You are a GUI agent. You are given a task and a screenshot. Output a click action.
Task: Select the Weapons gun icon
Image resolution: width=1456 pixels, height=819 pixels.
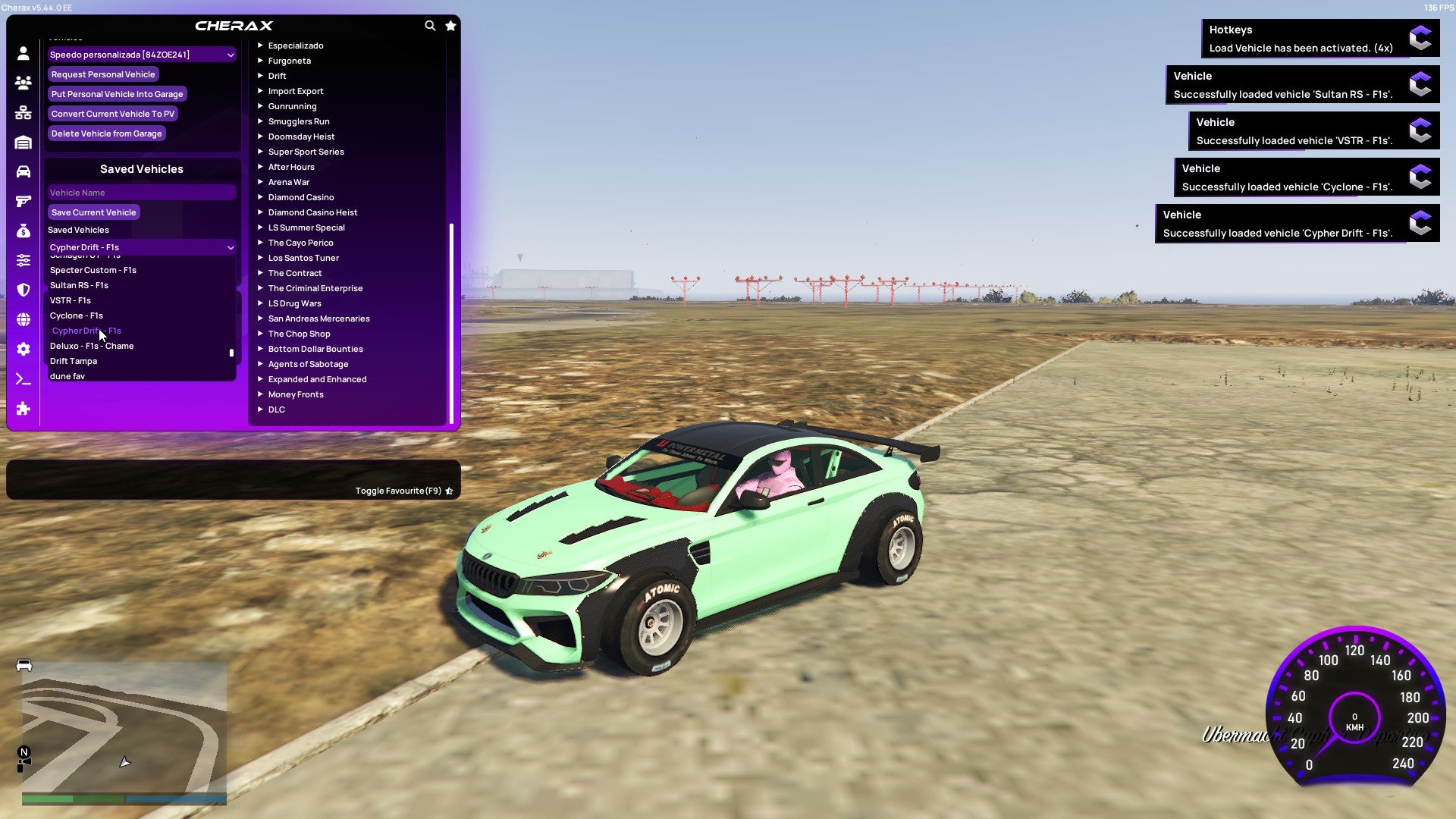tap(23, 200)
